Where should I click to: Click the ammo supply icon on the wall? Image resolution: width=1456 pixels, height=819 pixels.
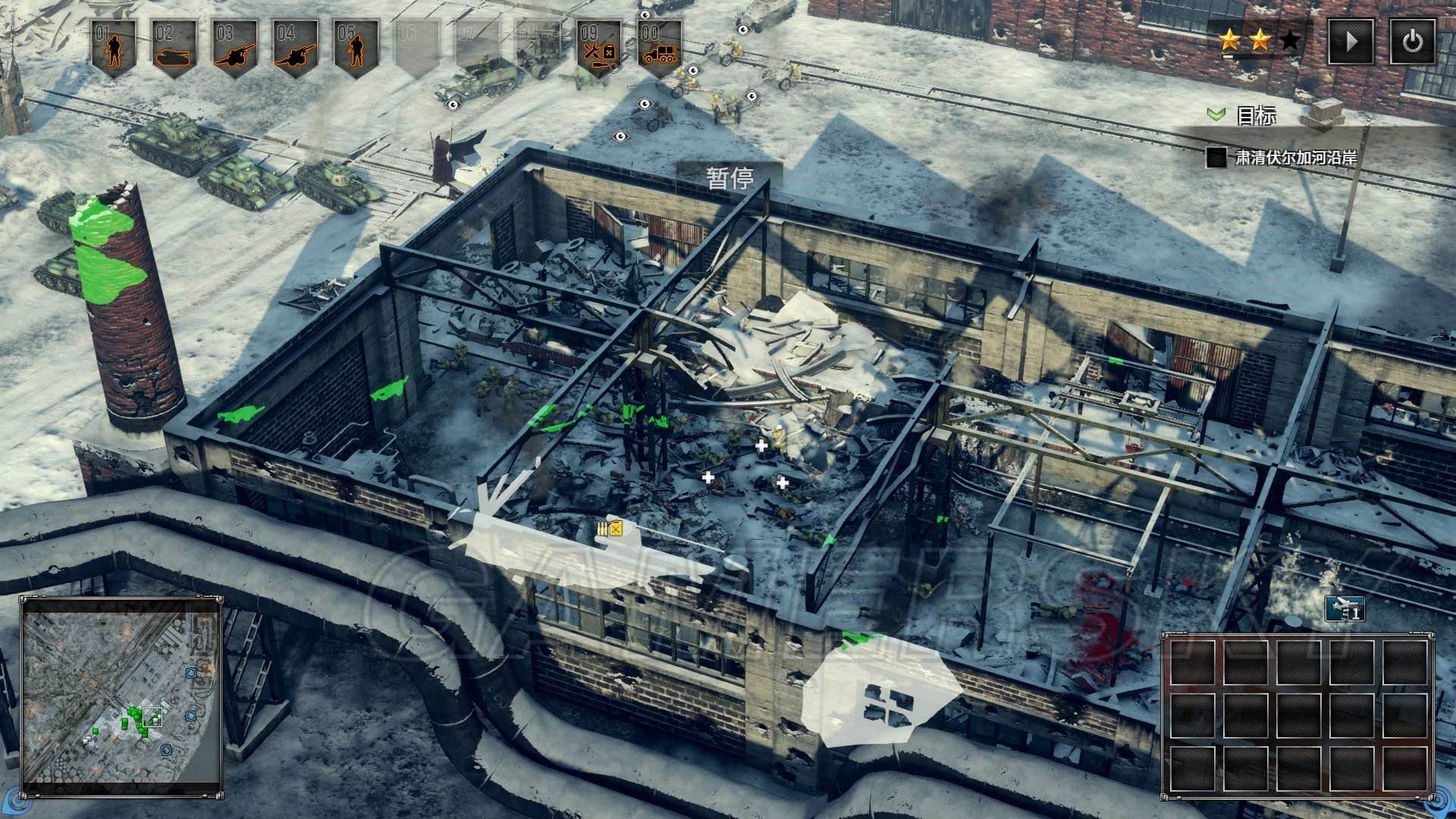tap(609, 529)
